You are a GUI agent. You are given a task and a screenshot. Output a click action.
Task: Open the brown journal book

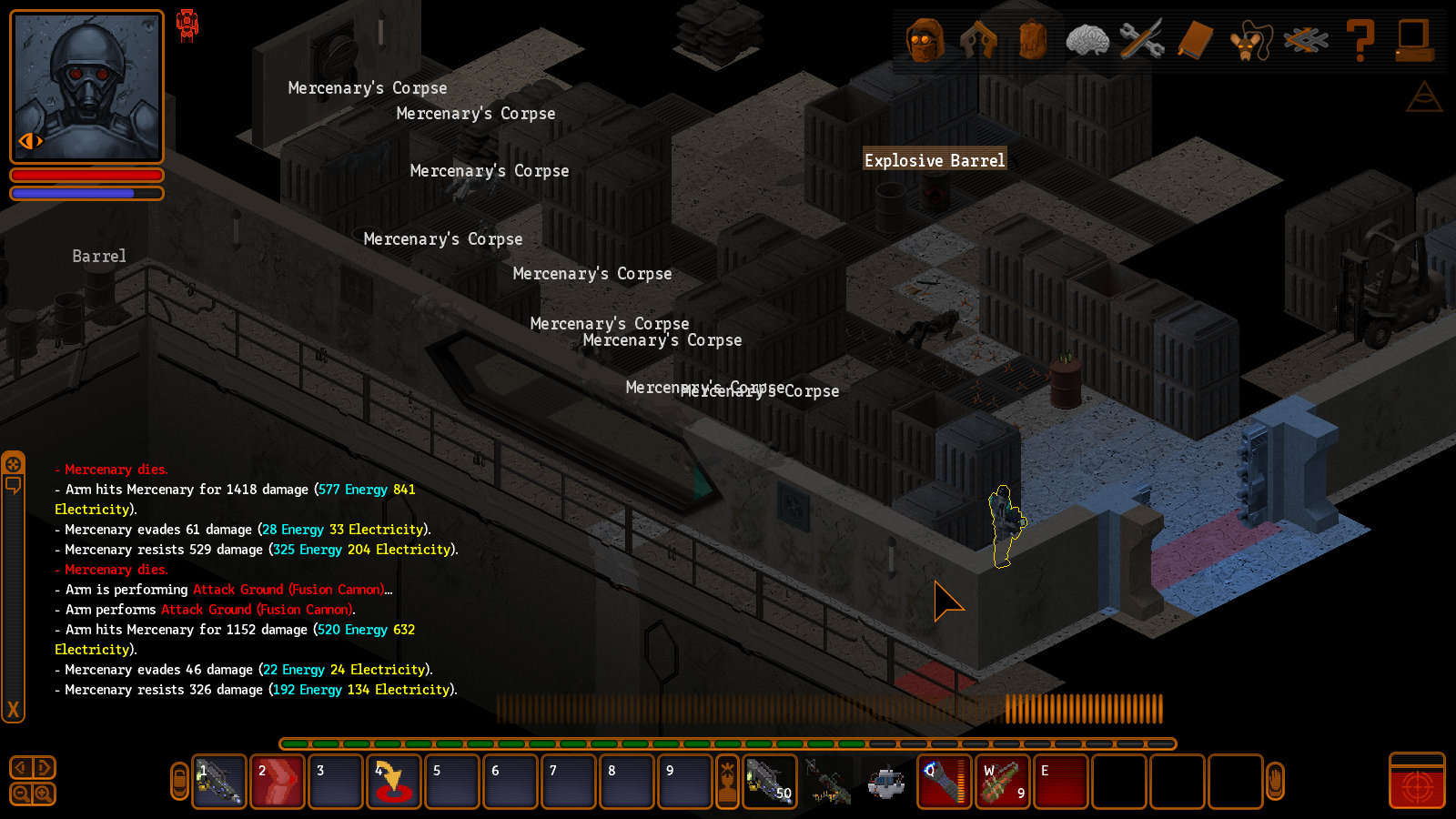(x=1195, y=40)
